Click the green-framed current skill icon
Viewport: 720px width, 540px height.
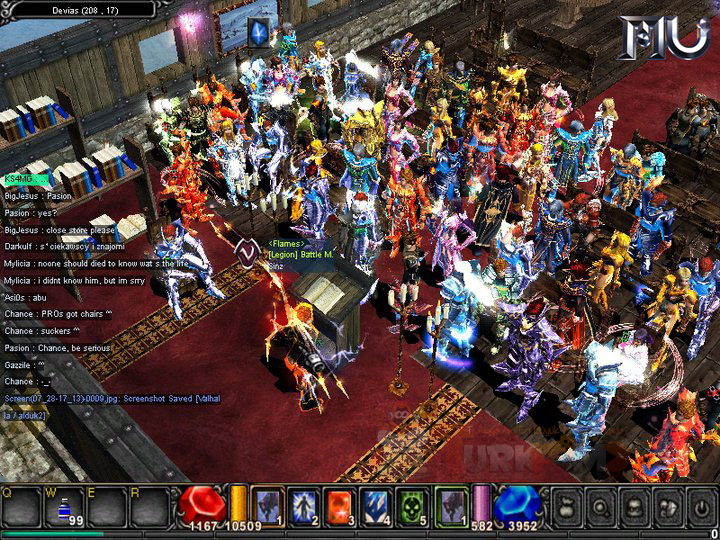tap(452, 506)
